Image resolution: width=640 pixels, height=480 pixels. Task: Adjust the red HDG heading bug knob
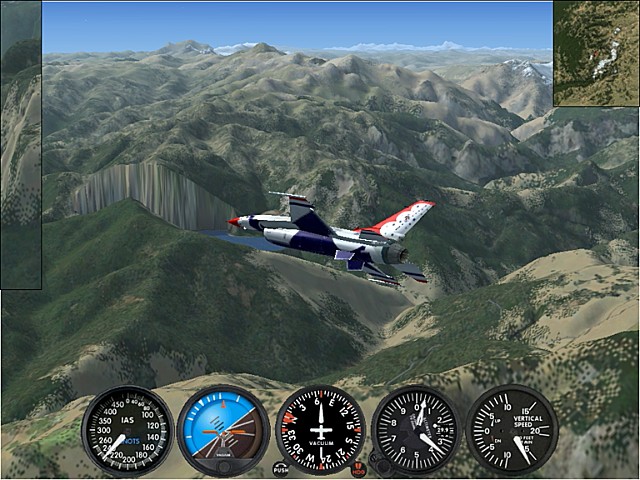(x=359, y=468)
